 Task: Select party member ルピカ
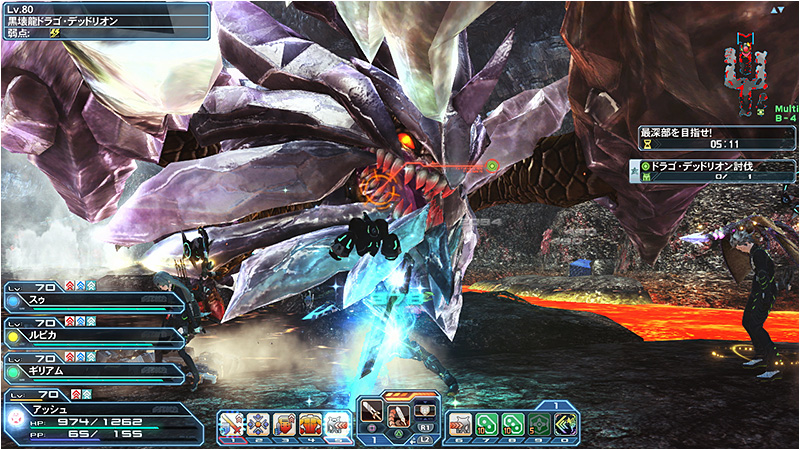click(x=95, y=335)
